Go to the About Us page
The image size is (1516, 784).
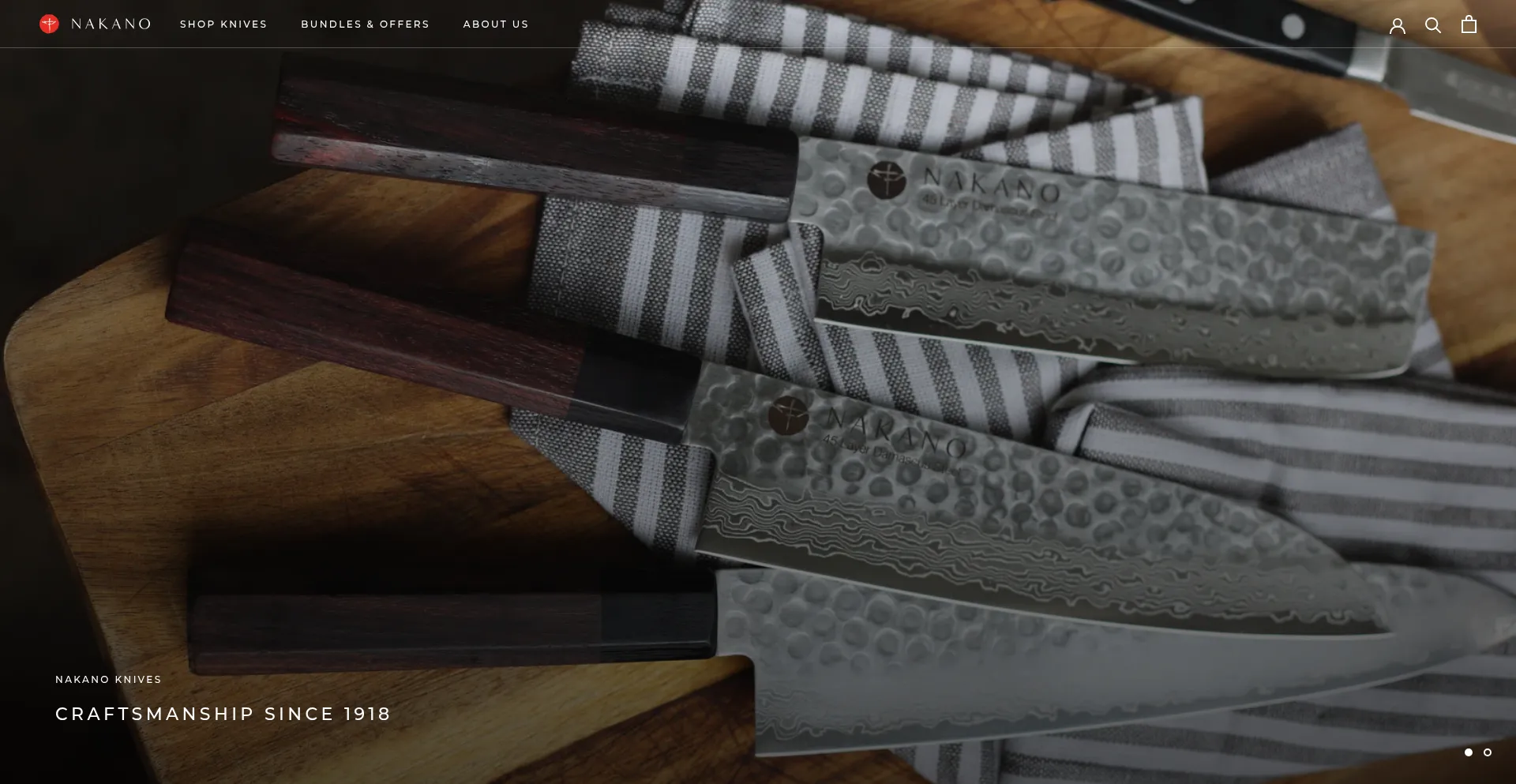pos(496,24)
